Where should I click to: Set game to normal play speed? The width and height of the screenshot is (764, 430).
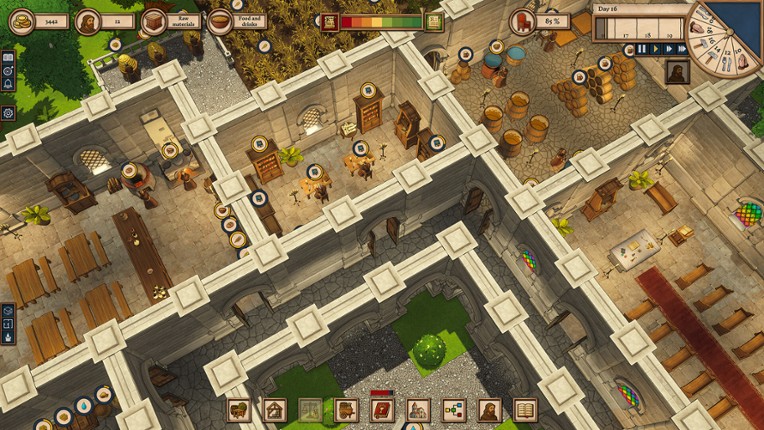coord(655,48)
